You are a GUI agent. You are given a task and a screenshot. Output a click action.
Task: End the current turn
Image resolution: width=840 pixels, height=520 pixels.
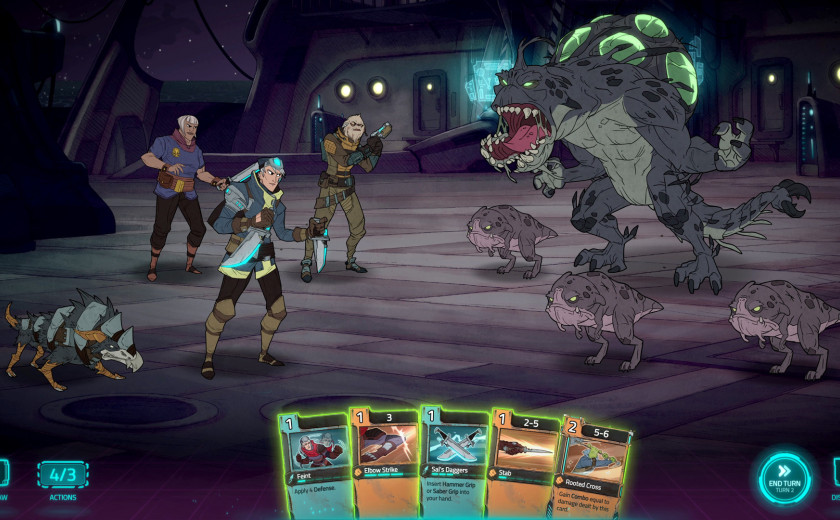pos(784,479)
